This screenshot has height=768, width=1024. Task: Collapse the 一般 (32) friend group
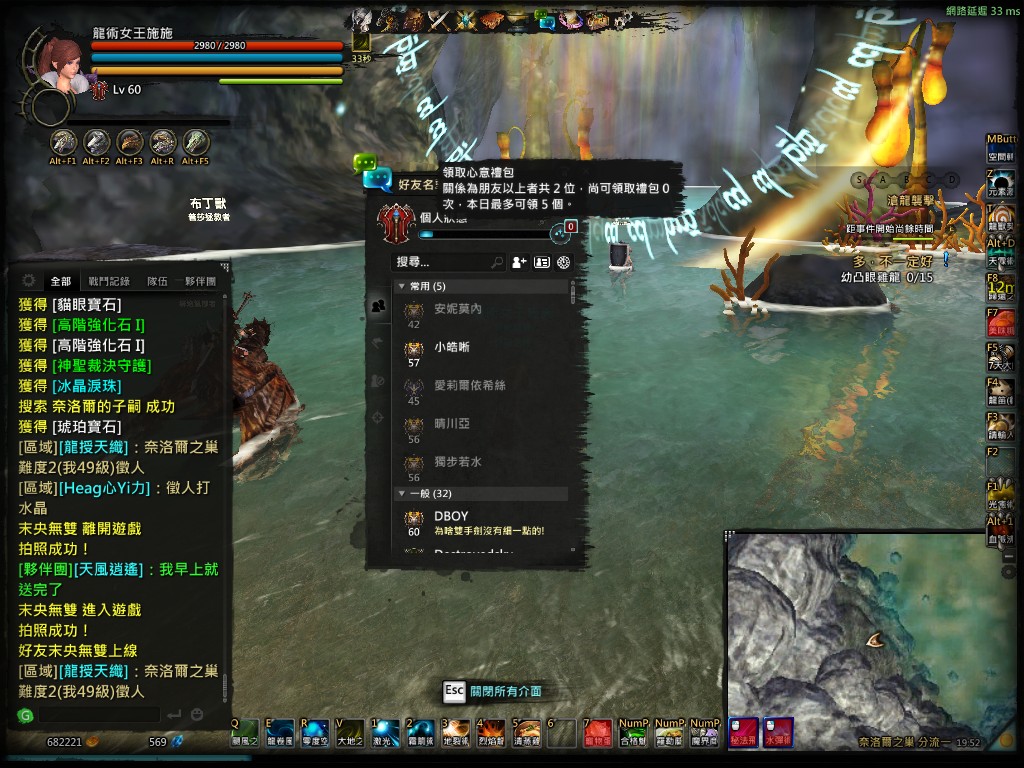pyautogui.click(x=402, y=494)
